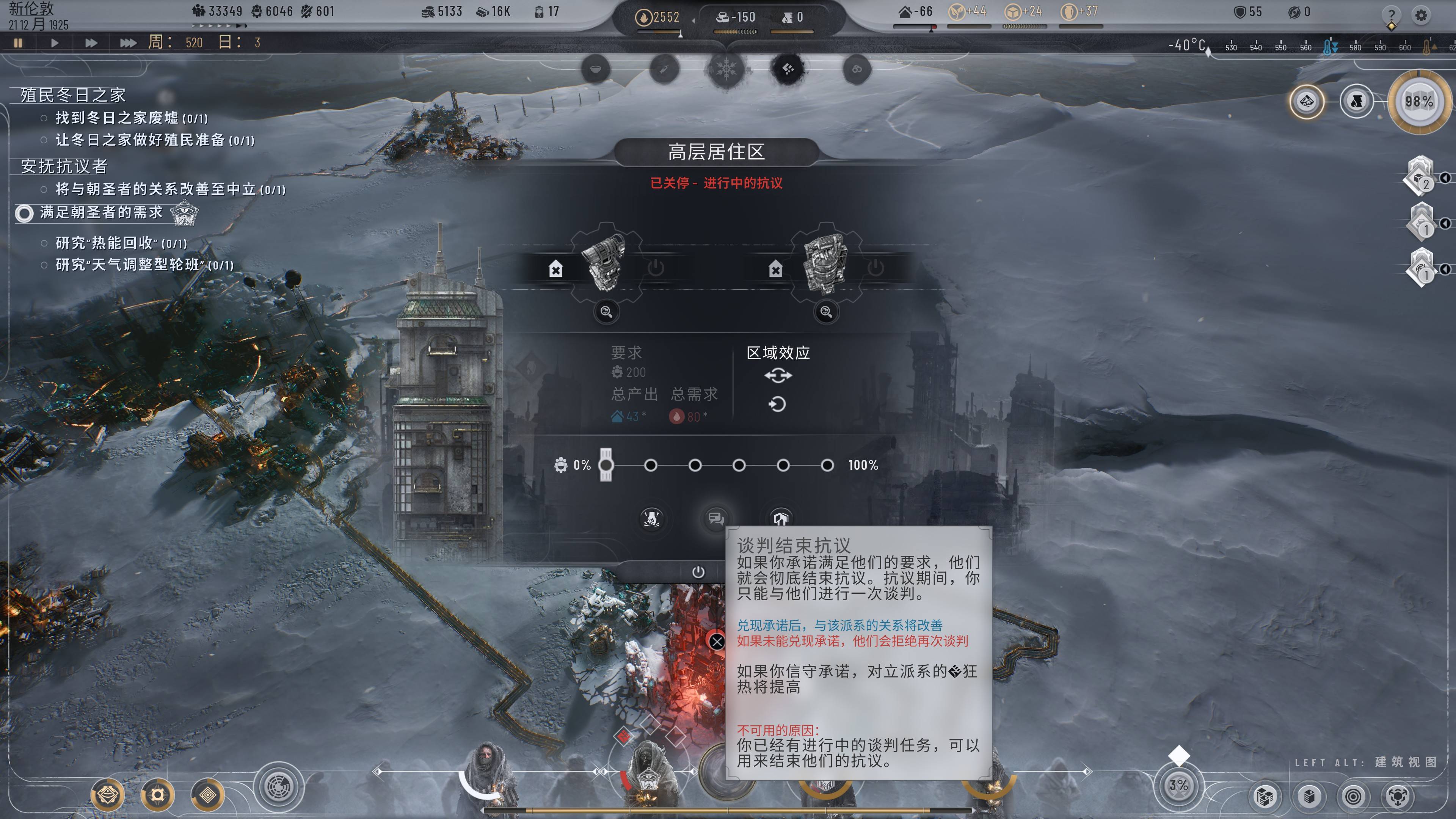Open the help question mark
The image size is (1456, 819).
1391,15
